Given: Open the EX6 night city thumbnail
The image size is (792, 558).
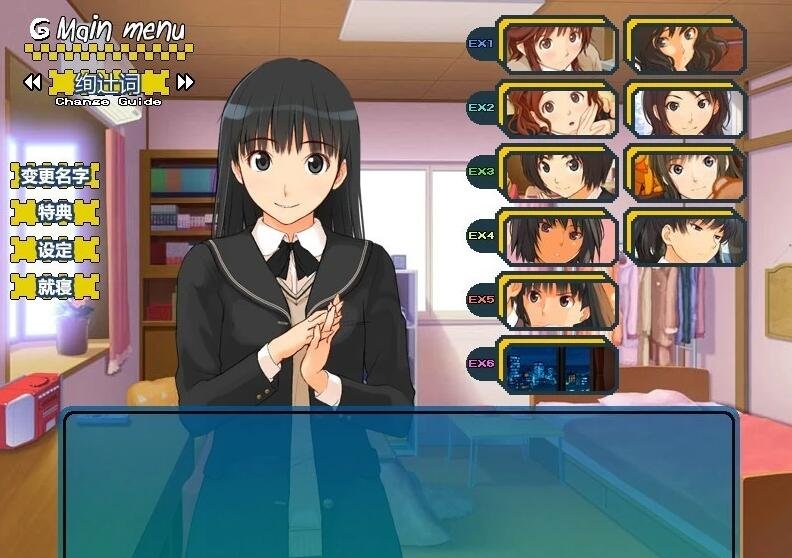Looking at the screenshot, I should [558, 365].
